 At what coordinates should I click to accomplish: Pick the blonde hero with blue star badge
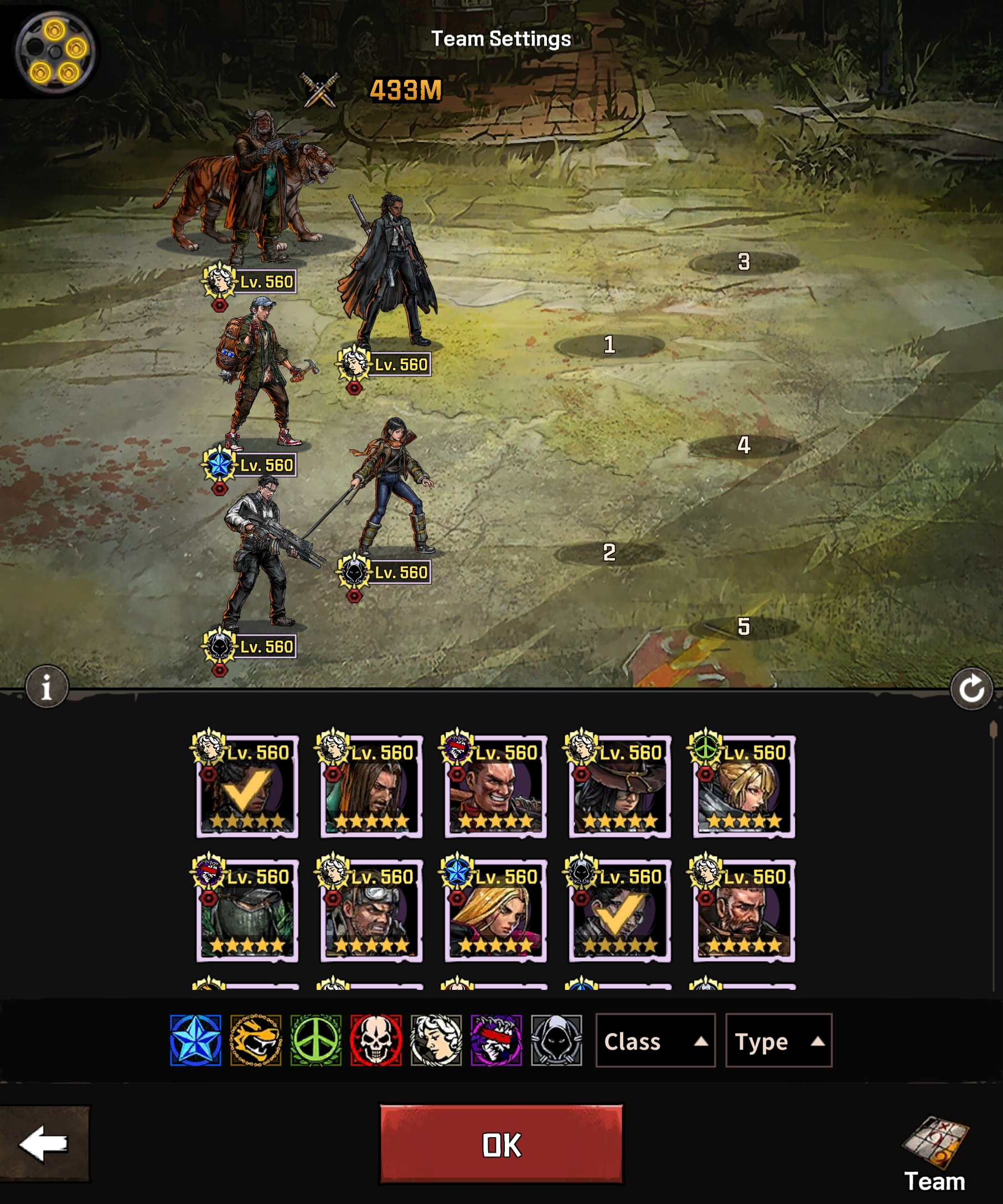495,911
